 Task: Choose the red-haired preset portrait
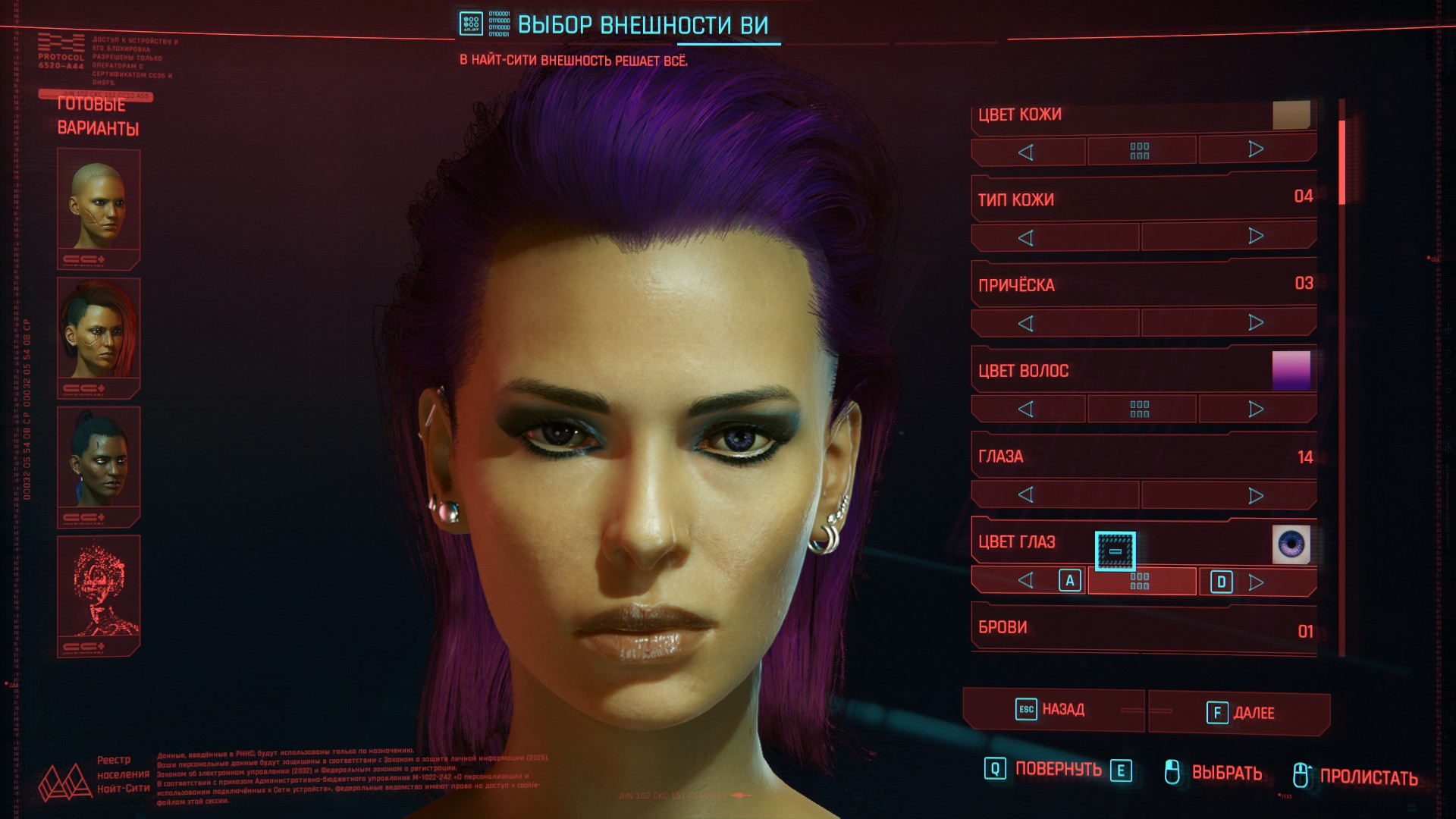[x=99, y=335]
